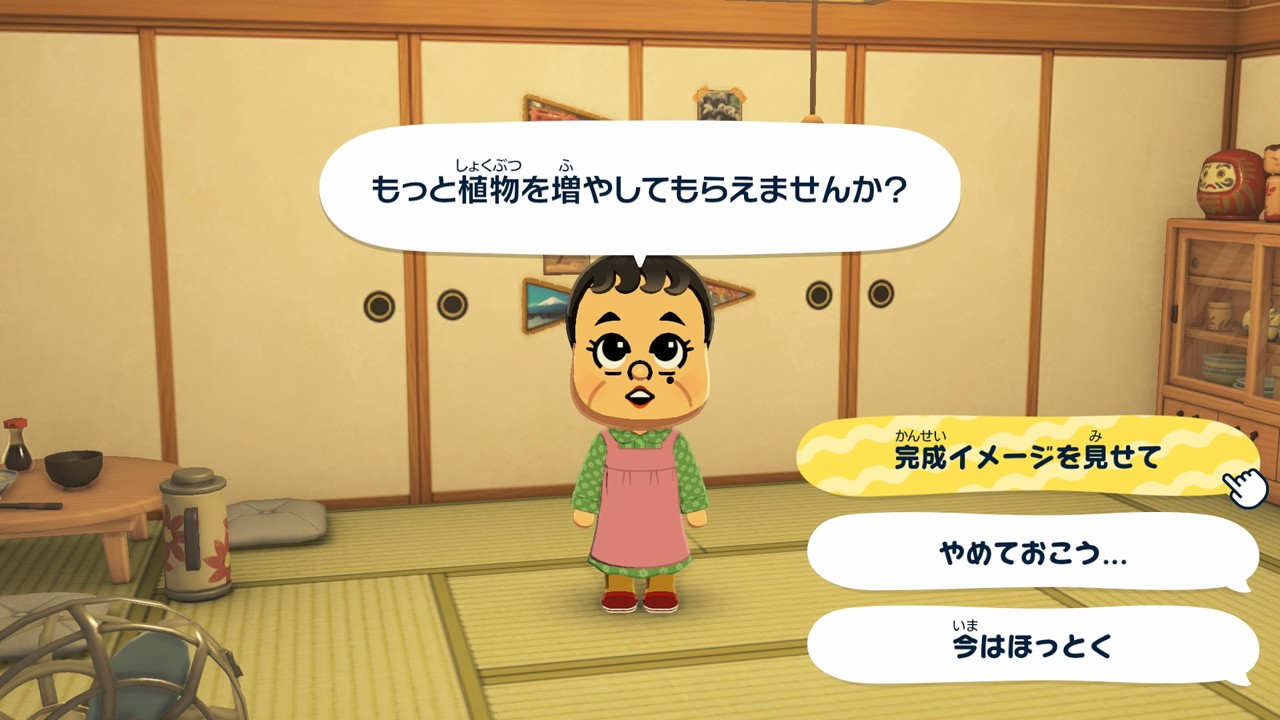
Task: Select the floral tea canister on the floor
Action: click(x=193, y=530)
